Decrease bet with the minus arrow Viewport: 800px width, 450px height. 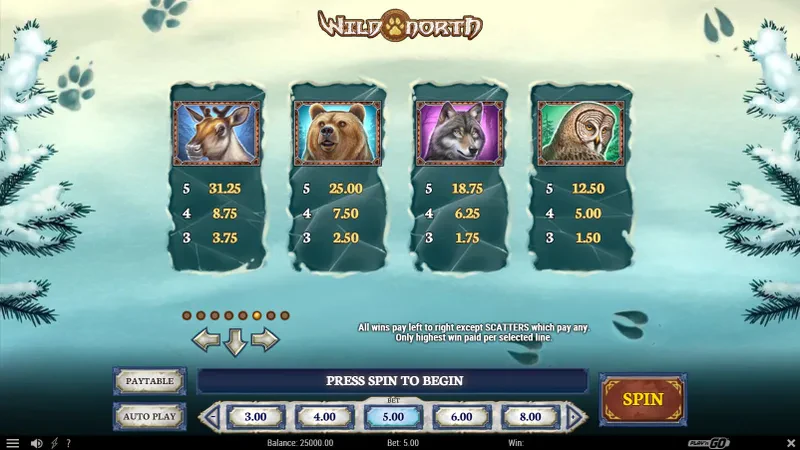coord(211,416)
